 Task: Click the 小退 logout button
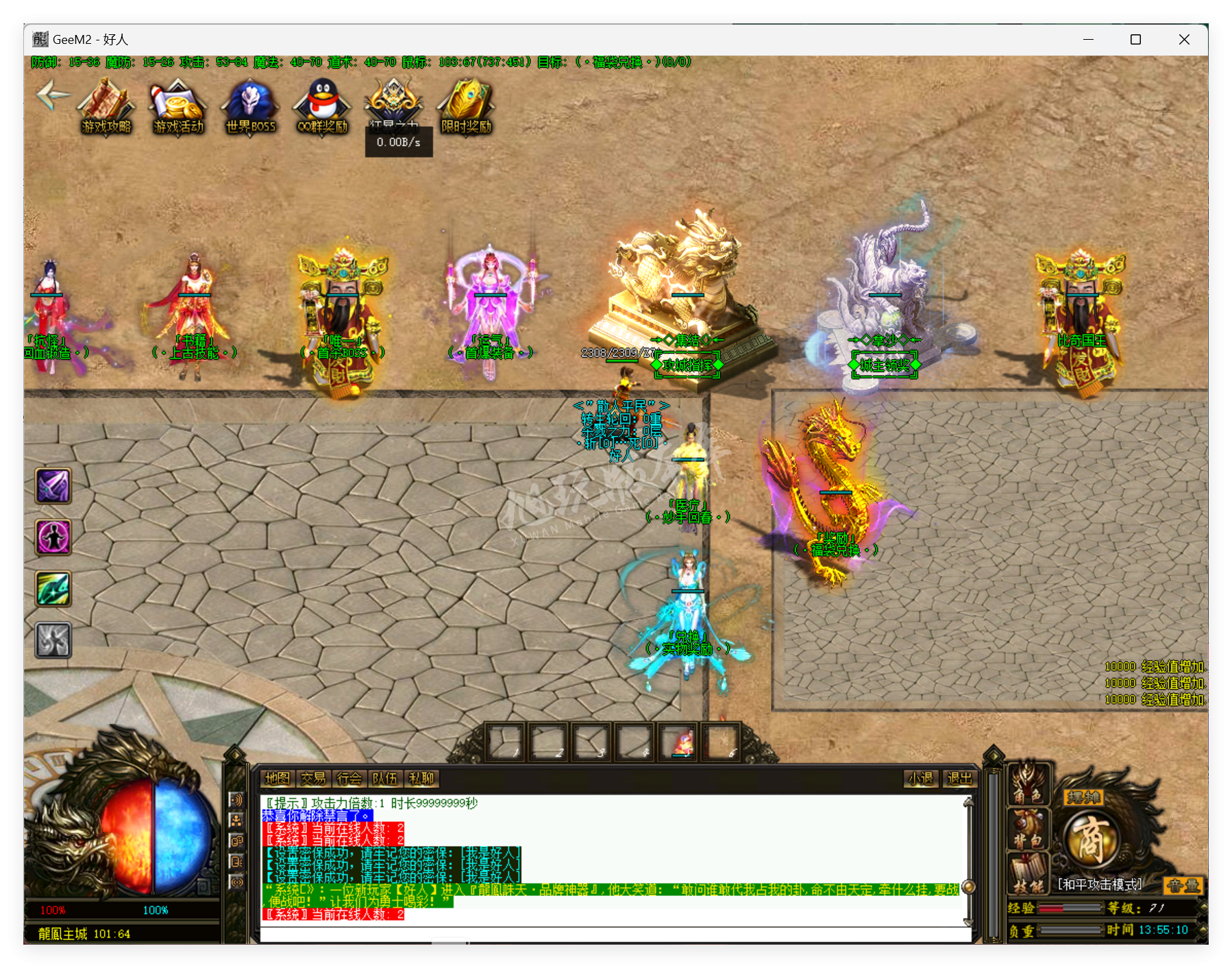click(920, 779)
